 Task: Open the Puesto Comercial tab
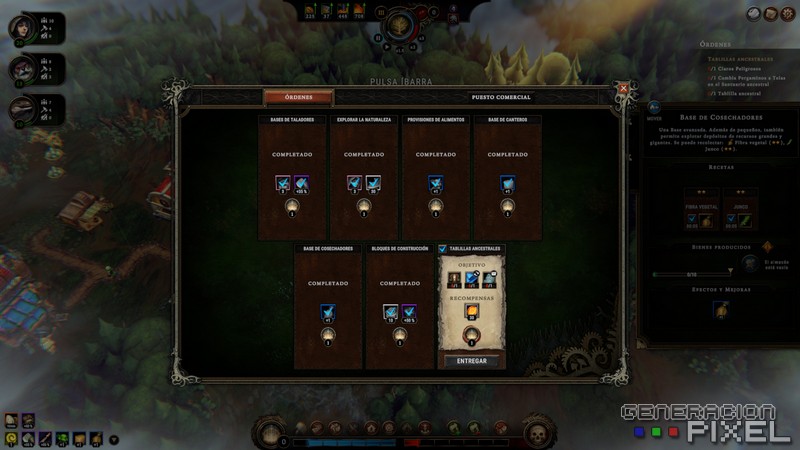[501, 98]
